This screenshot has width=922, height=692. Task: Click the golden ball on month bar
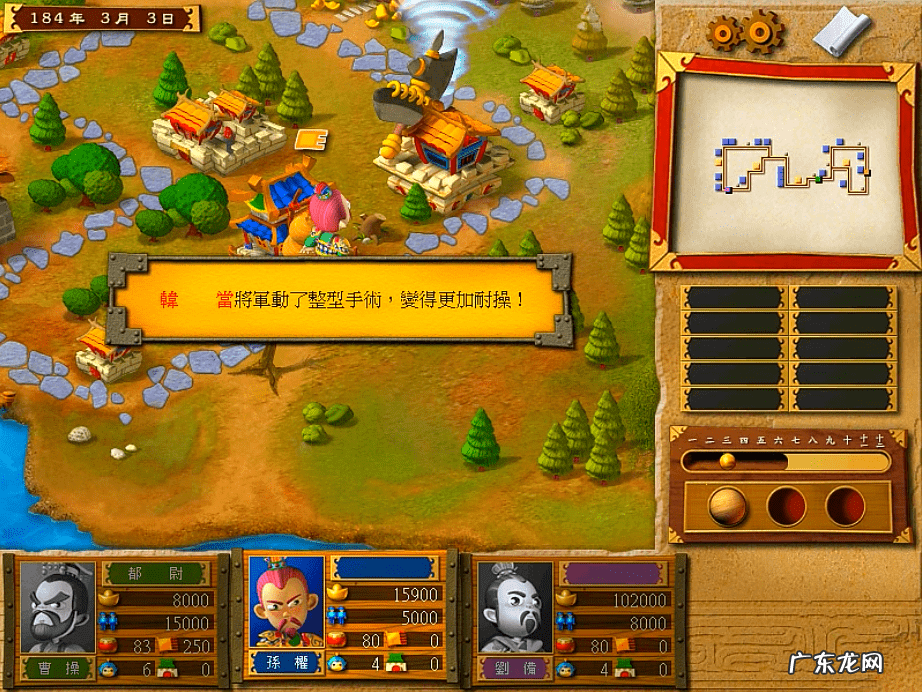click(727, 461)
